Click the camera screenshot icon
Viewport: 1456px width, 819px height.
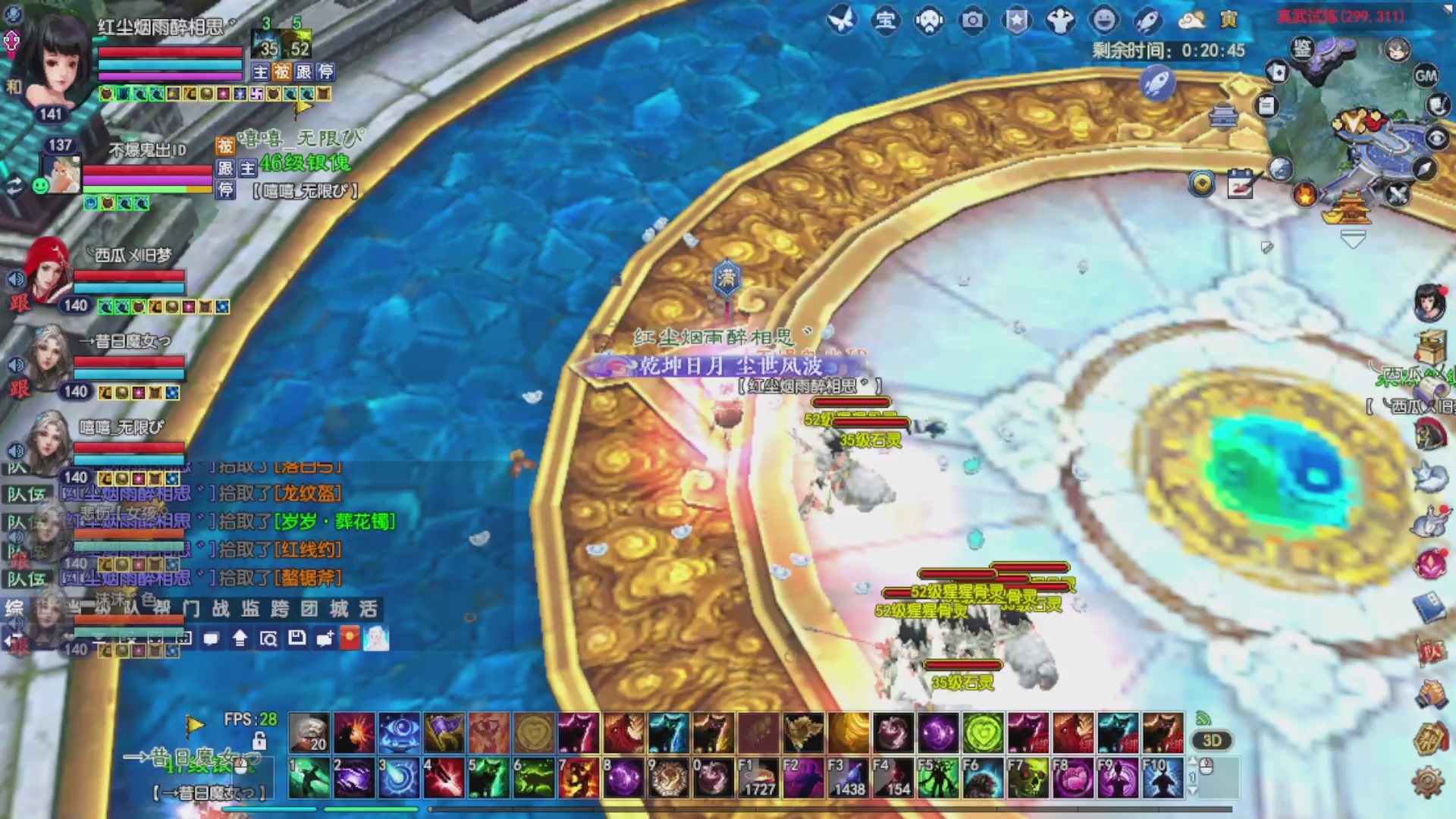pos(972,20)
